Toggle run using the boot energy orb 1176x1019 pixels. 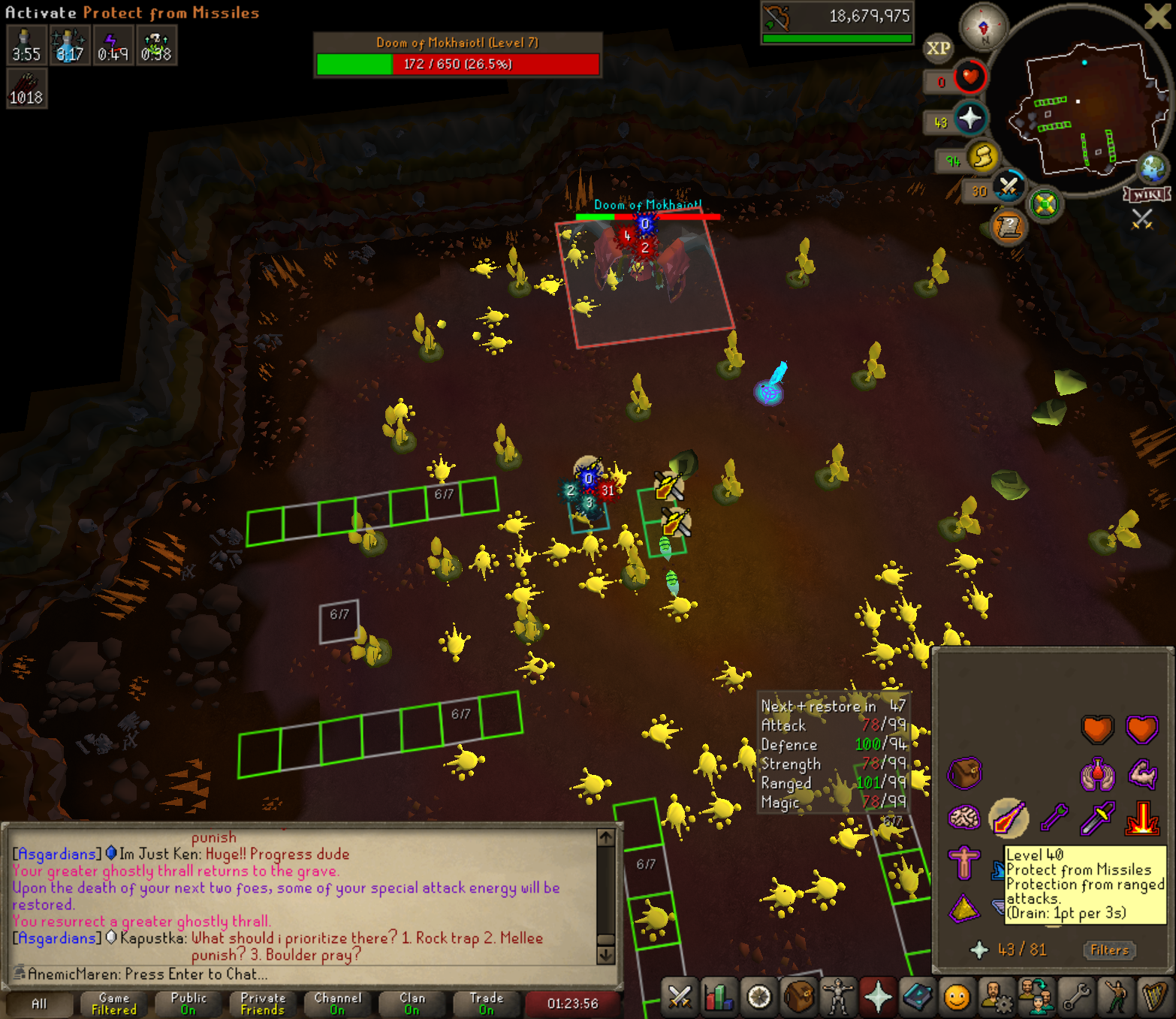tap(982, 158)
